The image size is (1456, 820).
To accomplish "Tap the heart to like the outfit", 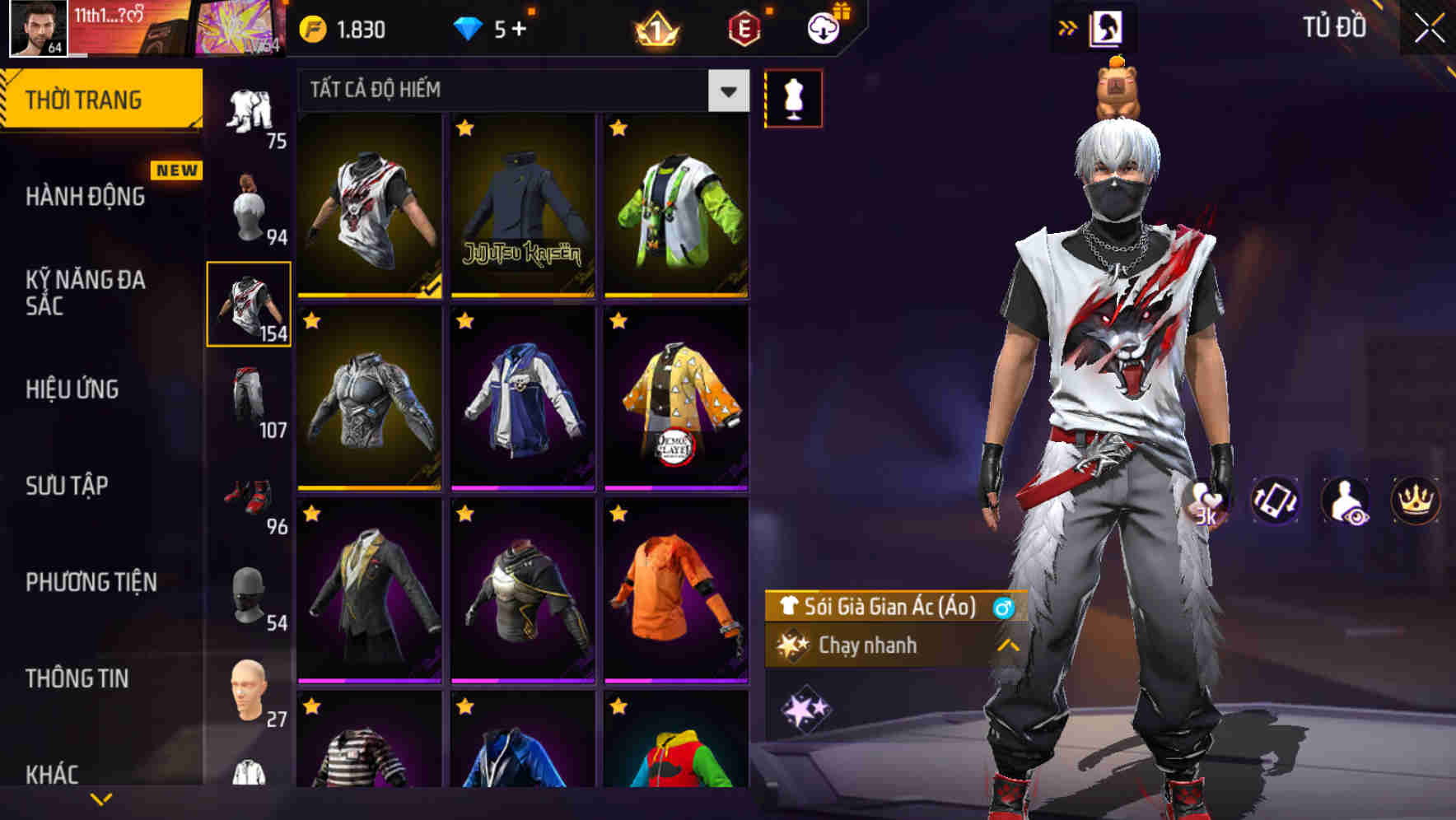I will click(x=1201, y=499).
